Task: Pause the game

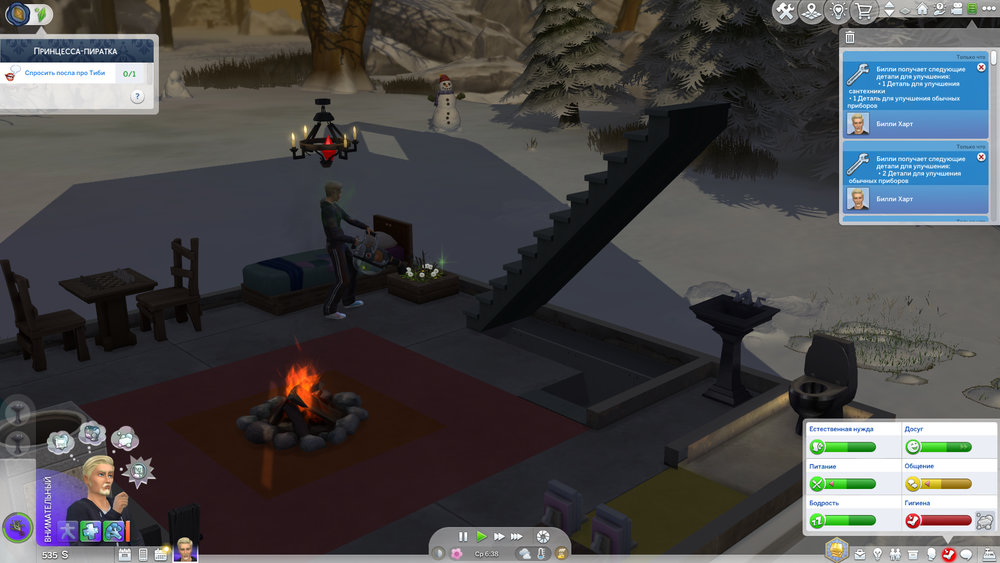Action: click(x=463, y=536)
